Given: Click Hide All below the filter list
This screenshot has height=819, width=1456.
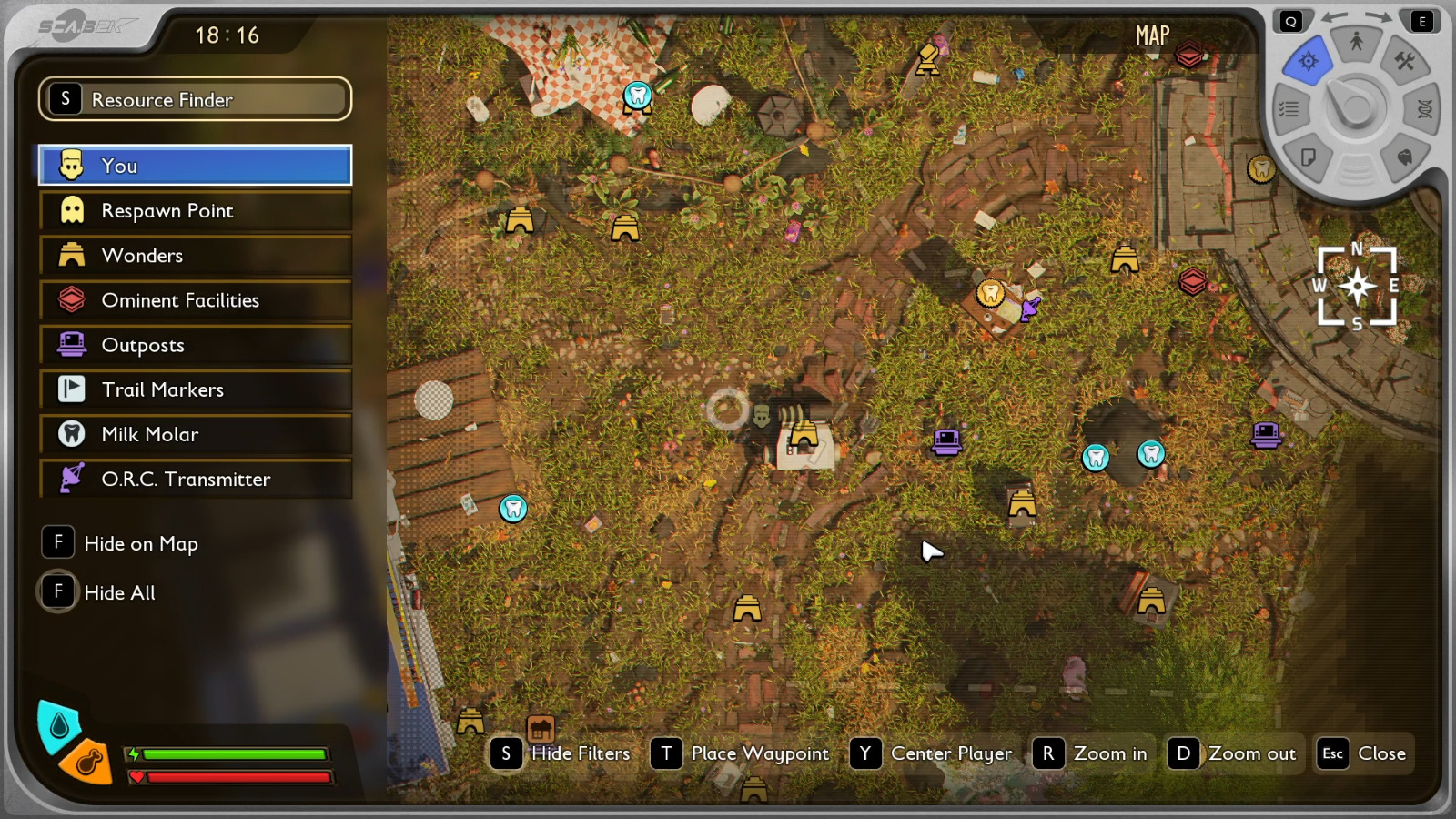Looking at the screenshot, I should 119,592.
